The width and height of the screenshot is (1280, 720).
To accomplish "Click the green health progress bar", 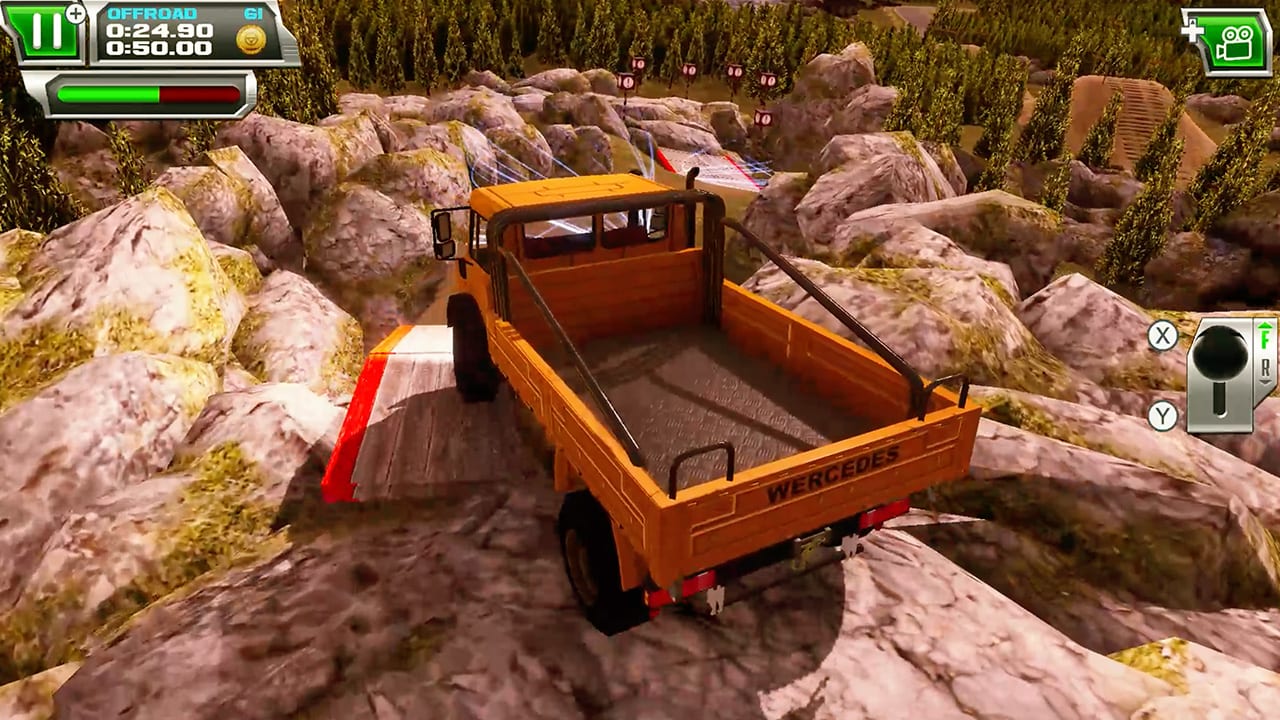I will (107, 94).
